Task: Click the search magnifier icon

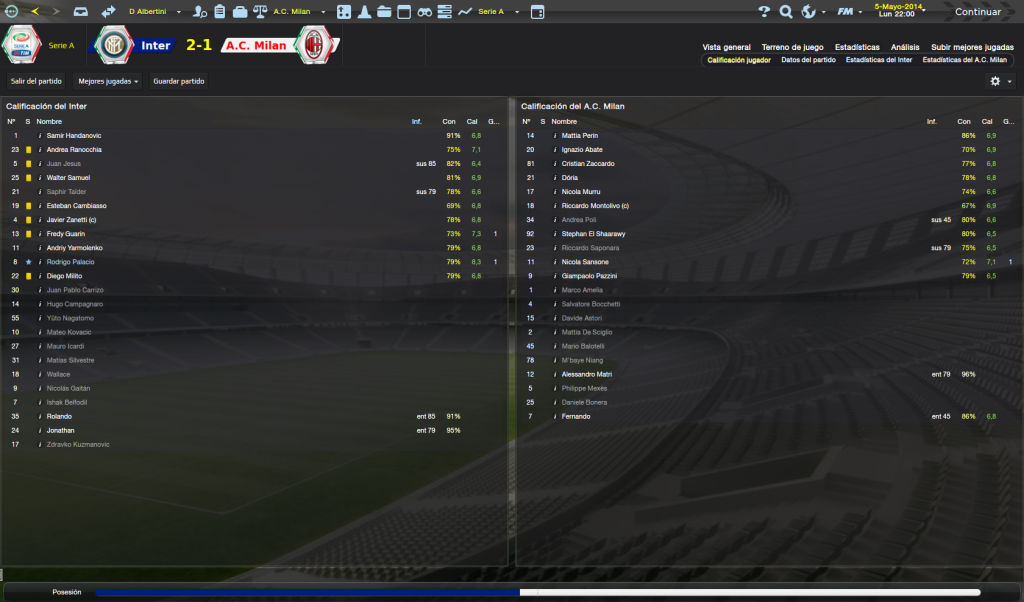Action: [x=785, y=12]
